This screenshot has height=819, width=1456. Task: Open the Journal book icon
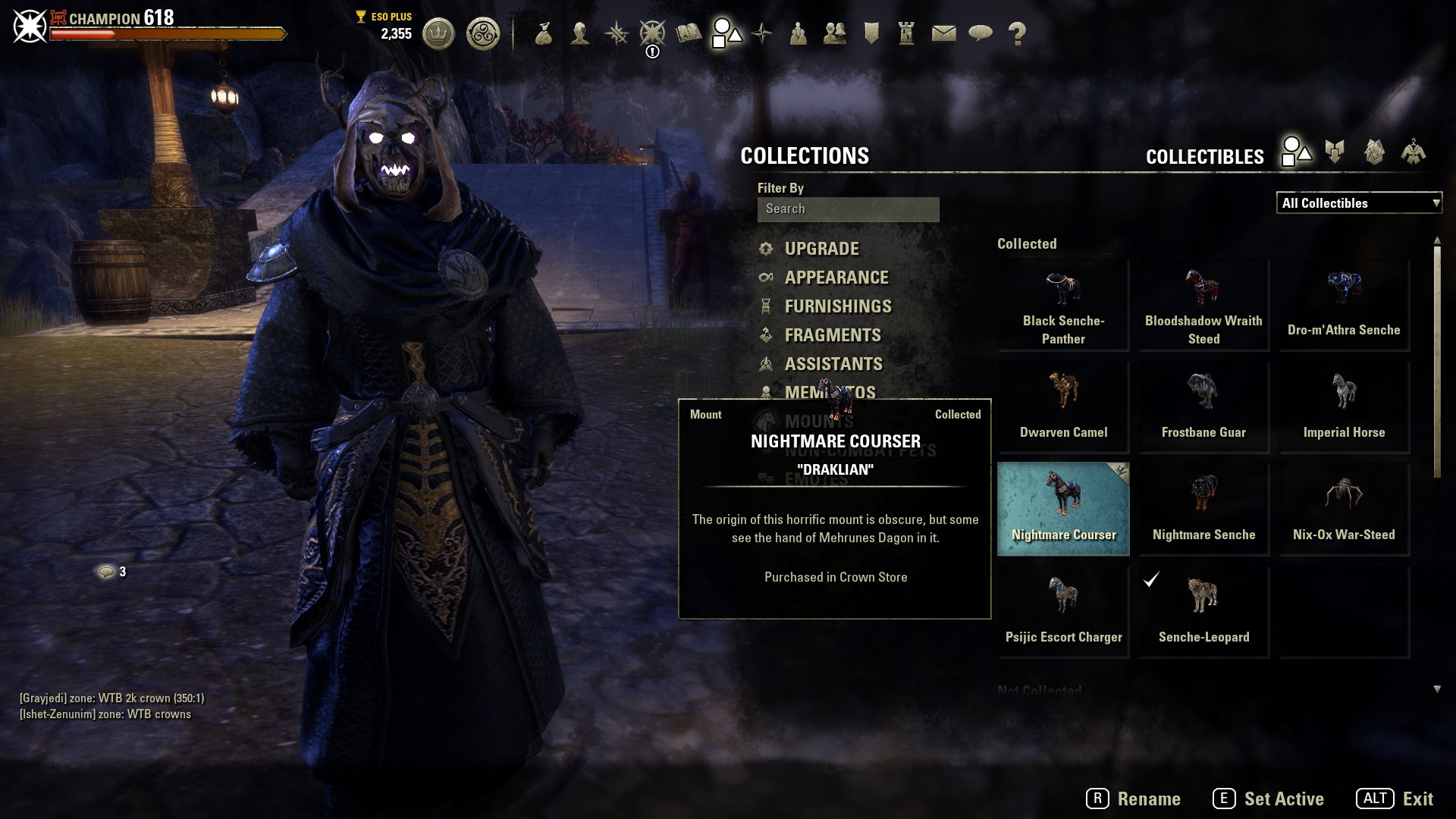click(x=689, y=33)
